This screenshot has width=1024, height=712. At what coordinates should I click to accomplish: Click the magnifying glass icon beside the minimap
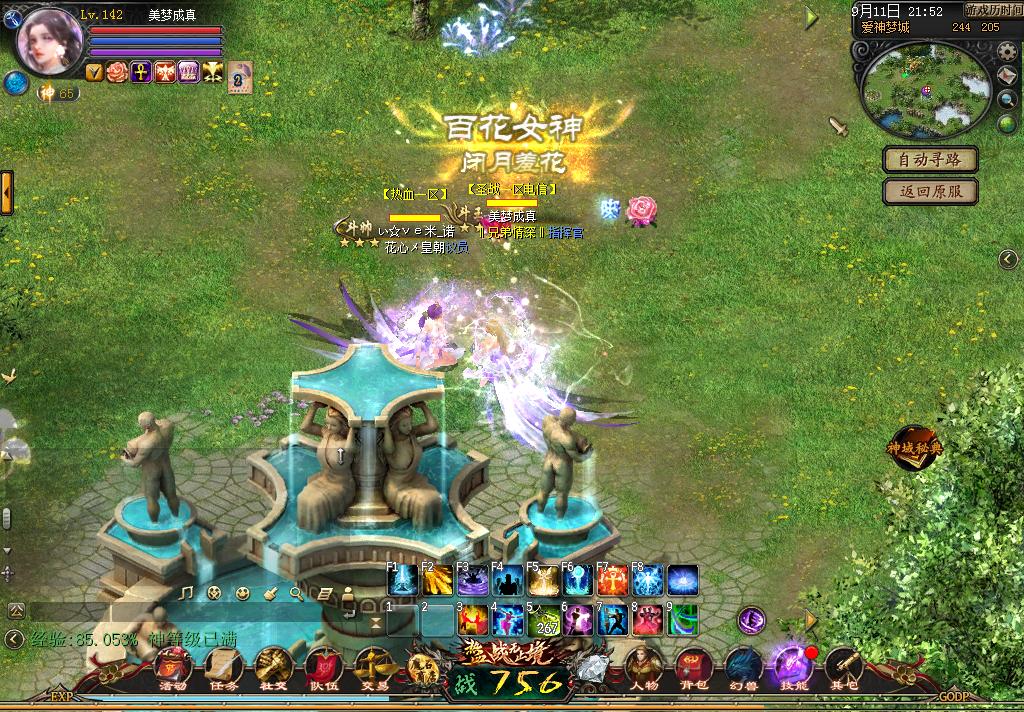coord(1008,100)
